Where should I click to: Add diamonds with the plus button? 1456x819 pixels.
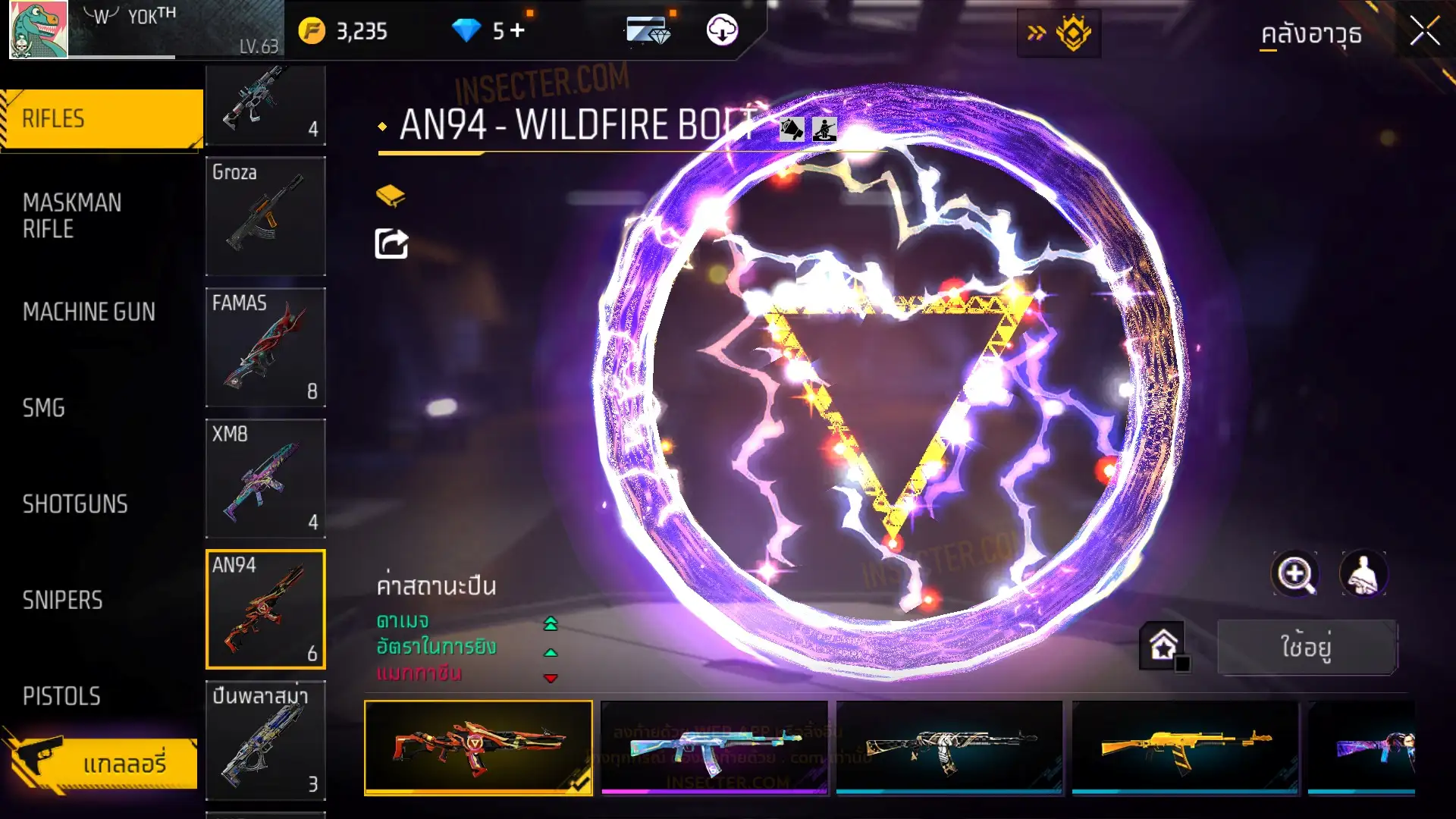pos(517,30)
